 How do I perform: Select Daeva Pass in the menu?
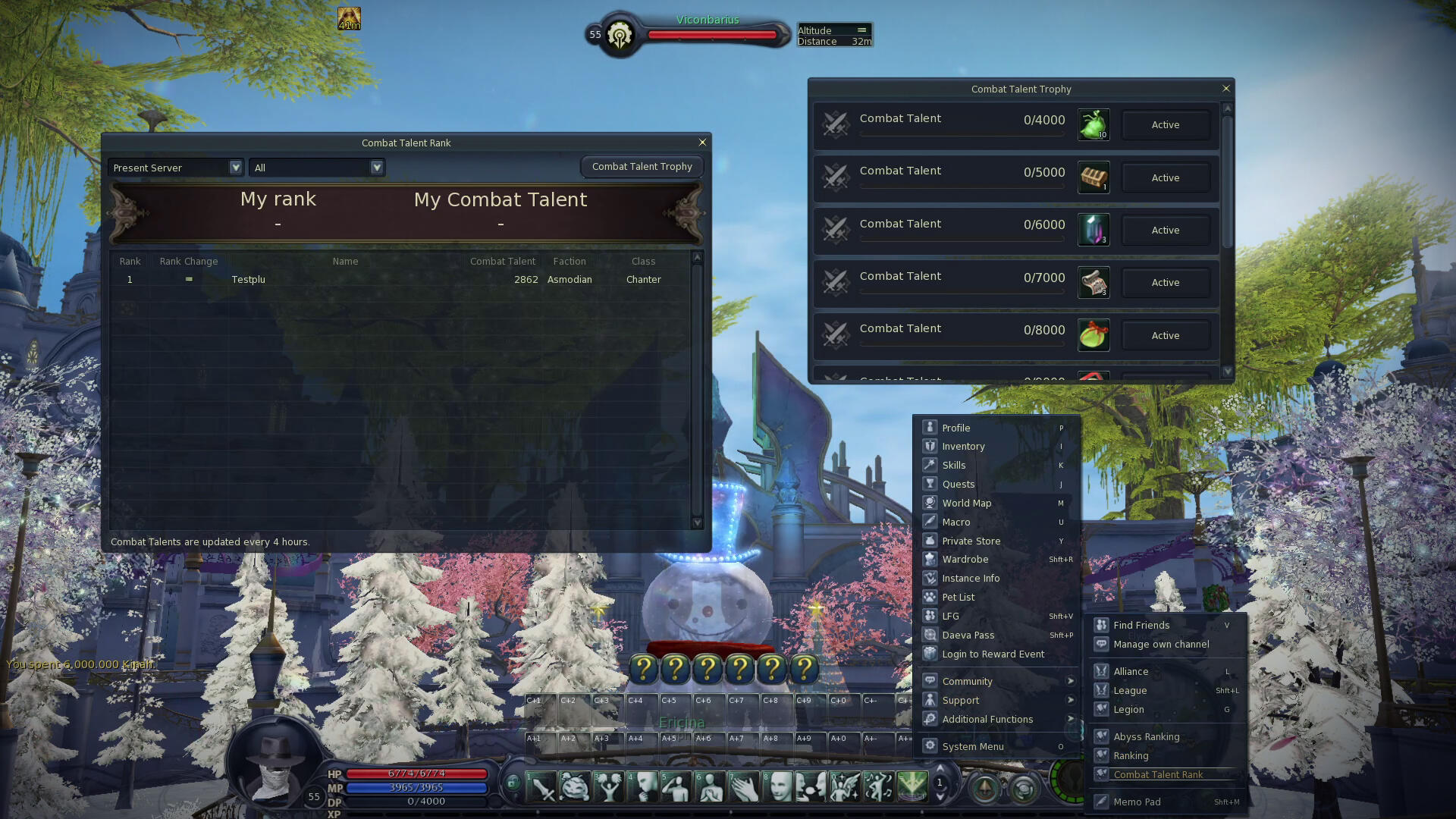(x=968, y=635)
